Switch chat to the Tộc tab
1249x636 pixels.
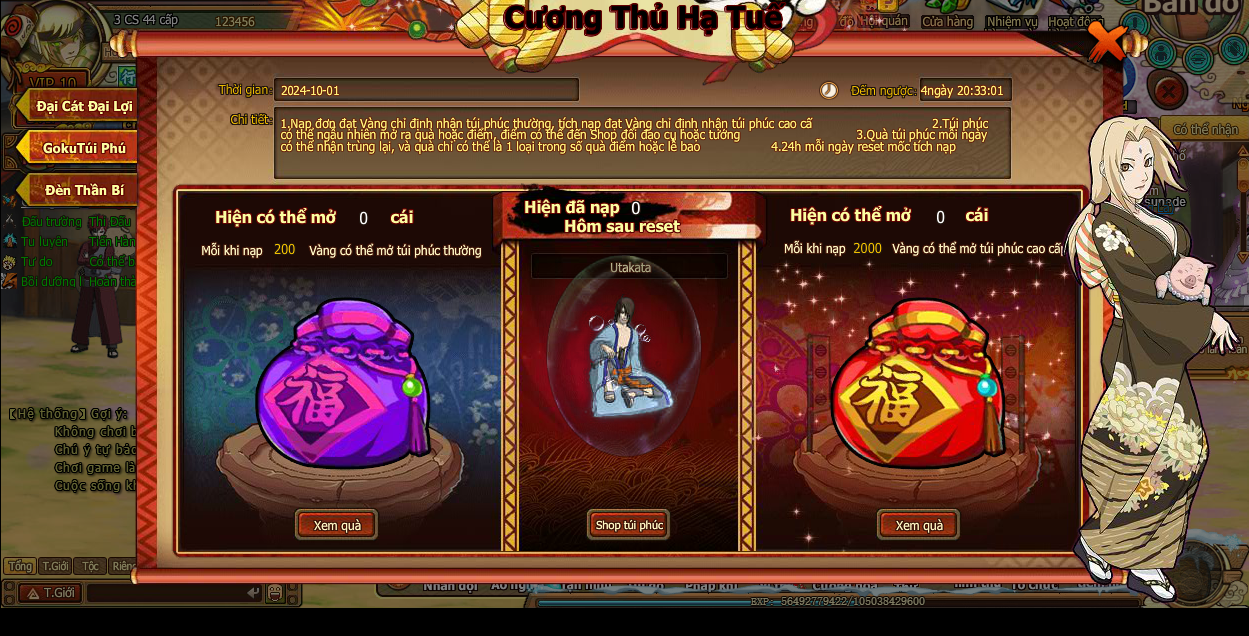click(x=90, y=566)
